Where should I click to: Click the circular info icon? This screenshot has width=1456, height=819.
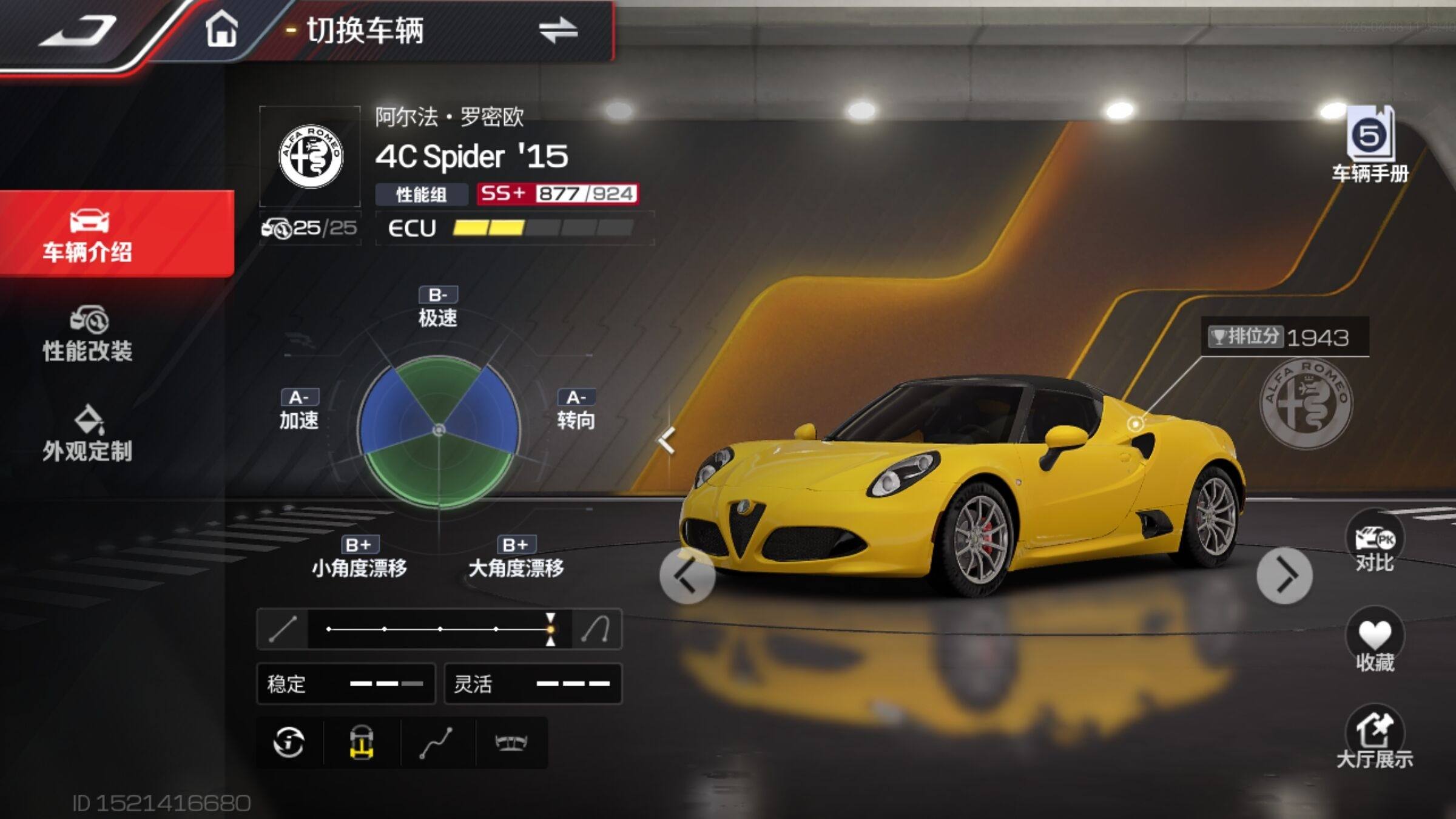point(289,743)
